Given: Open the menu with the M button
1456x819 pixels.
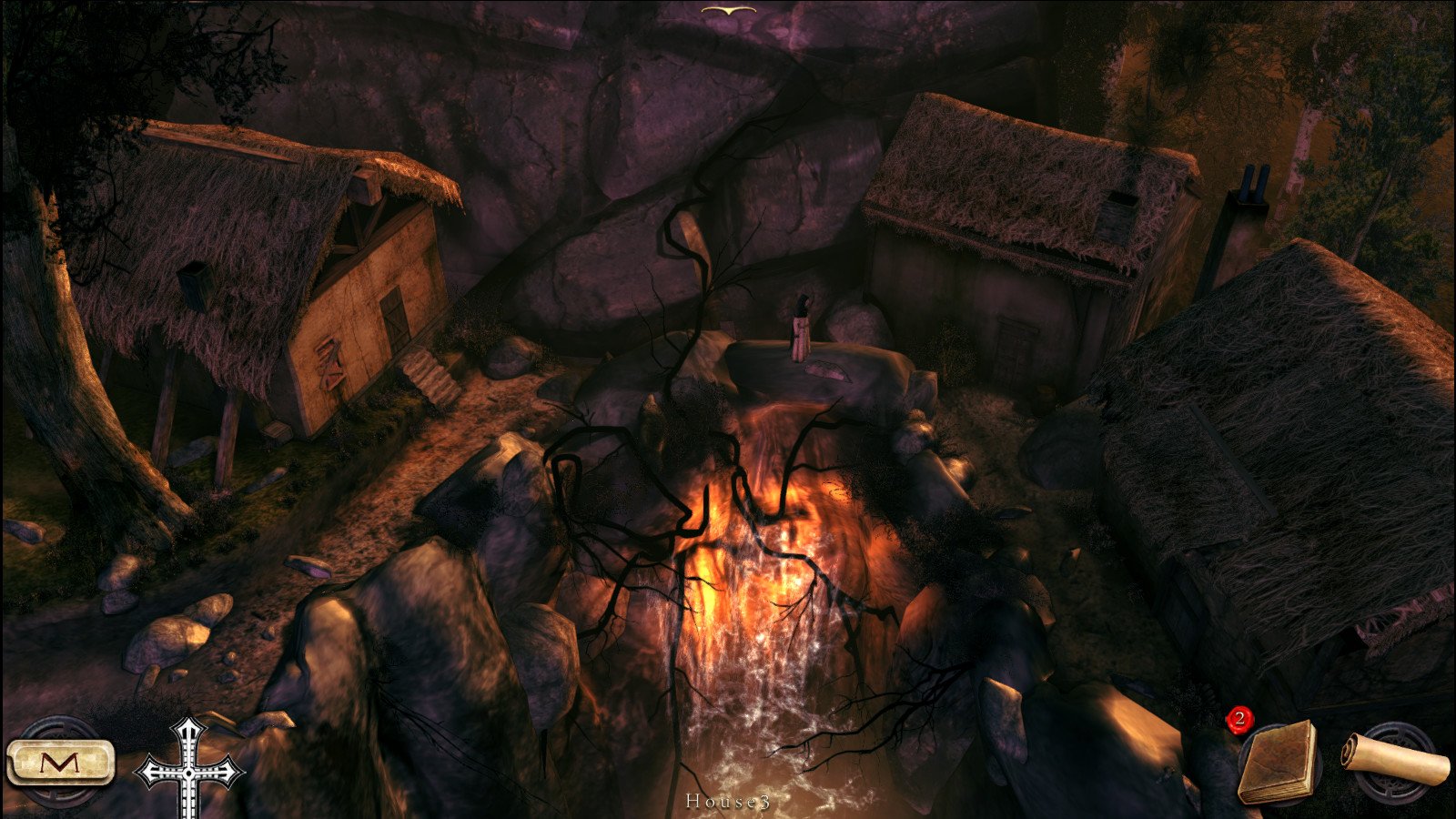Looking at the screenshot, I should (60, 763).
